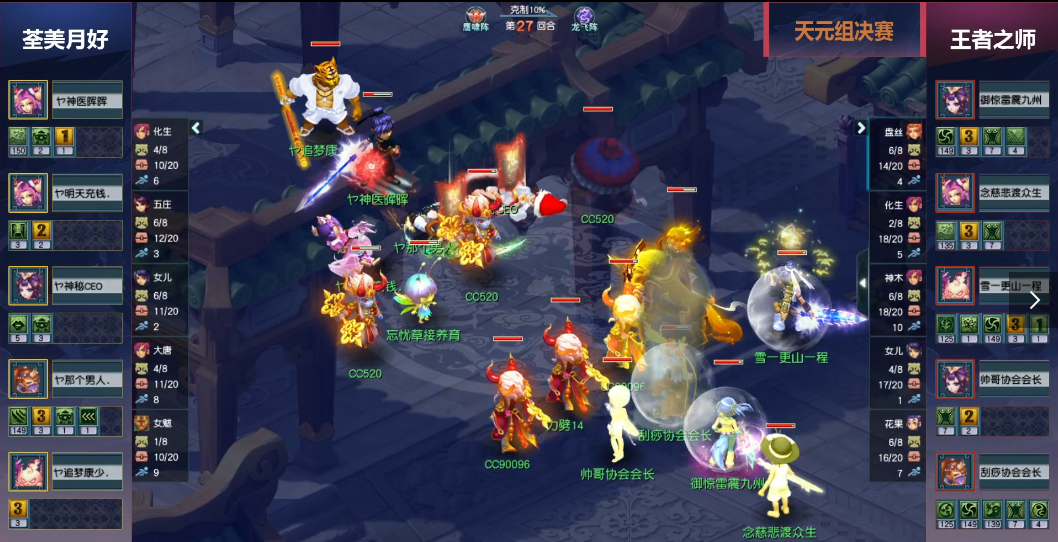Select player 念慈悲渡众生 portrait

tap(955, 192)
